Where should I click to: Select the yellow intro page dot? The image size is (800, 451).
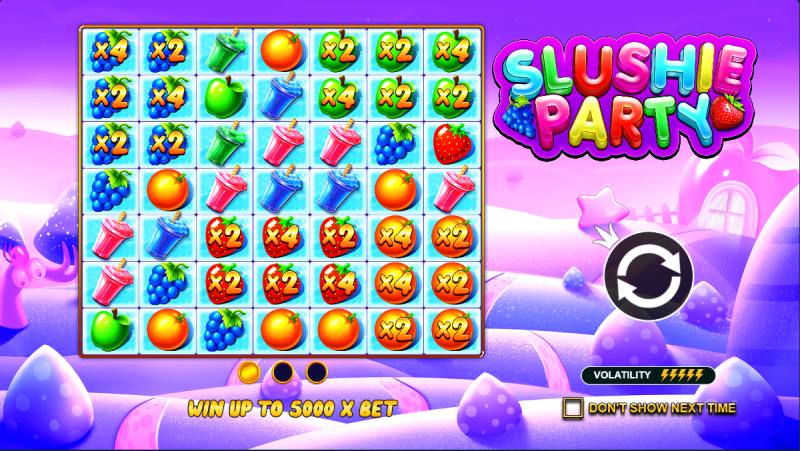tap(250, 373)
